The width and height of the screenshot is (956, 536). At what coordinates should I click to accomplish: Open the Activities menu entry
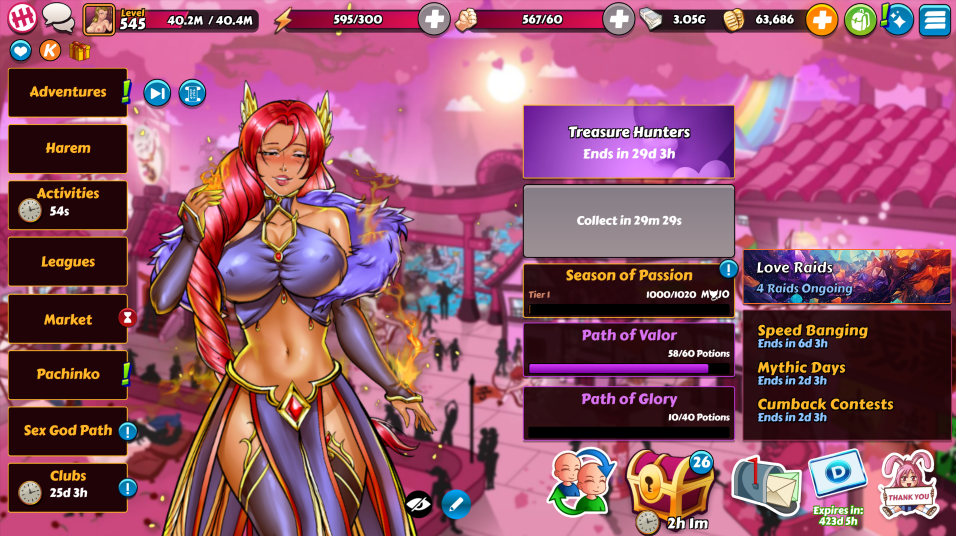(x=68, y=204)
